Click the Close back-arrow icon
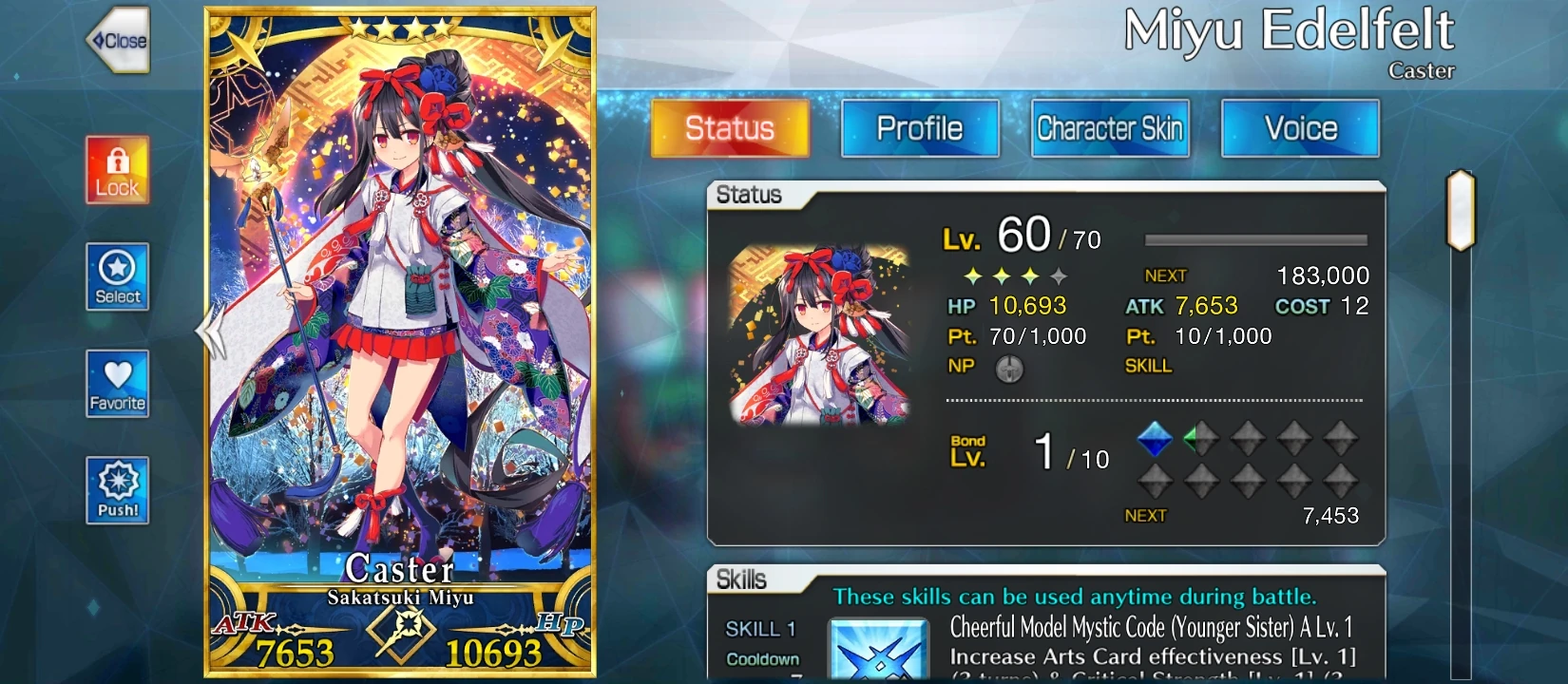 (117, 41)
